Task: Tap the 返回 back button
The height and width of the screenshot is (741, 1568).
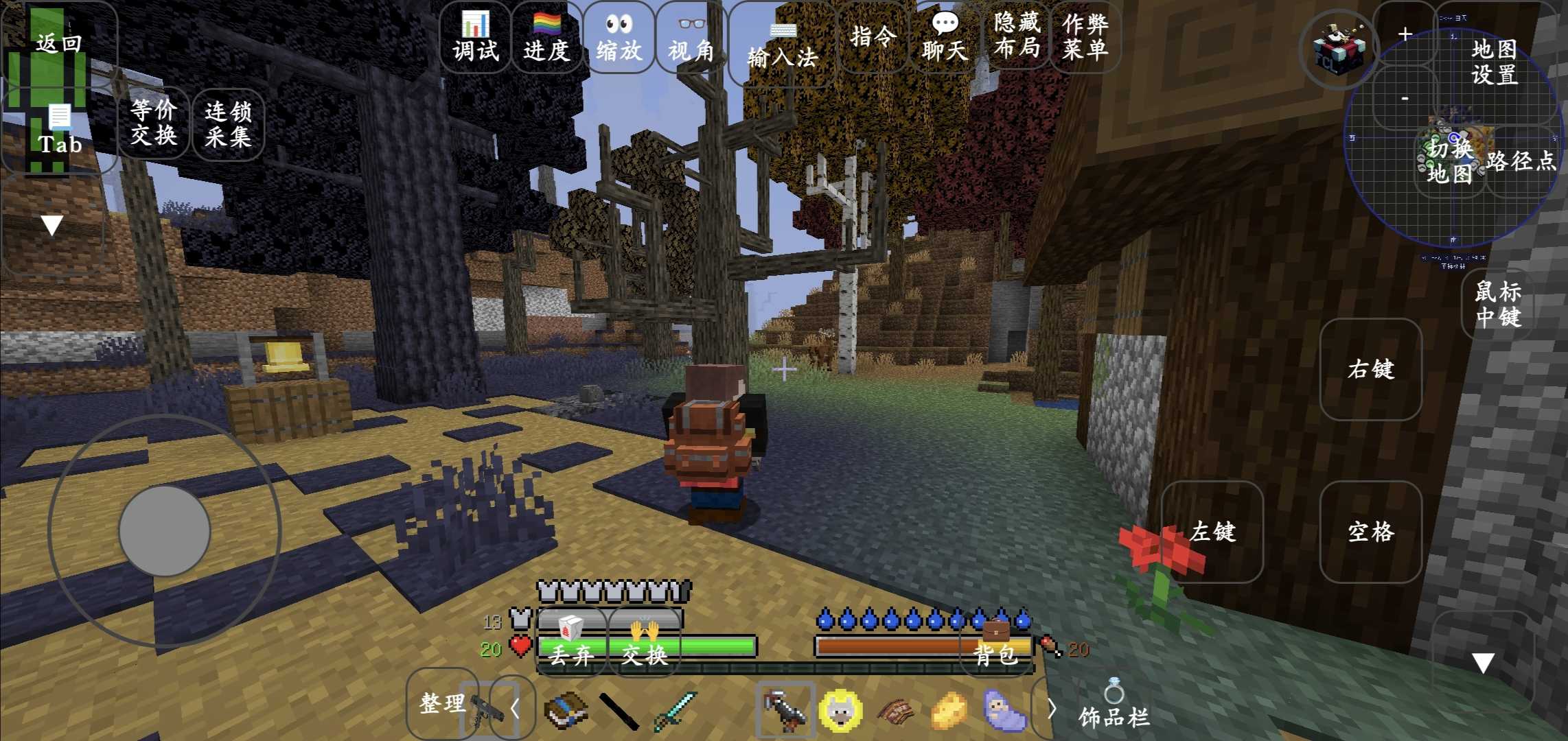Action: point(59,43)
